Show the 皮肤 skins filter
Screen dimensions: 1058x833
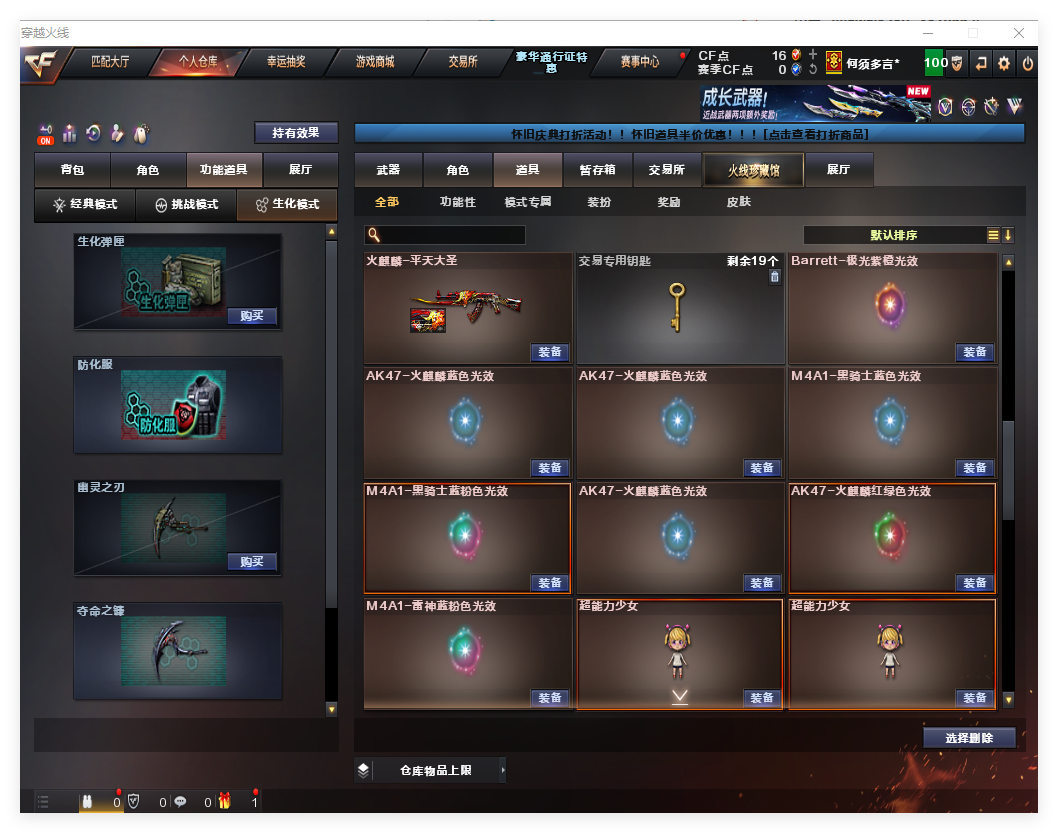click(x=739, y=202)
